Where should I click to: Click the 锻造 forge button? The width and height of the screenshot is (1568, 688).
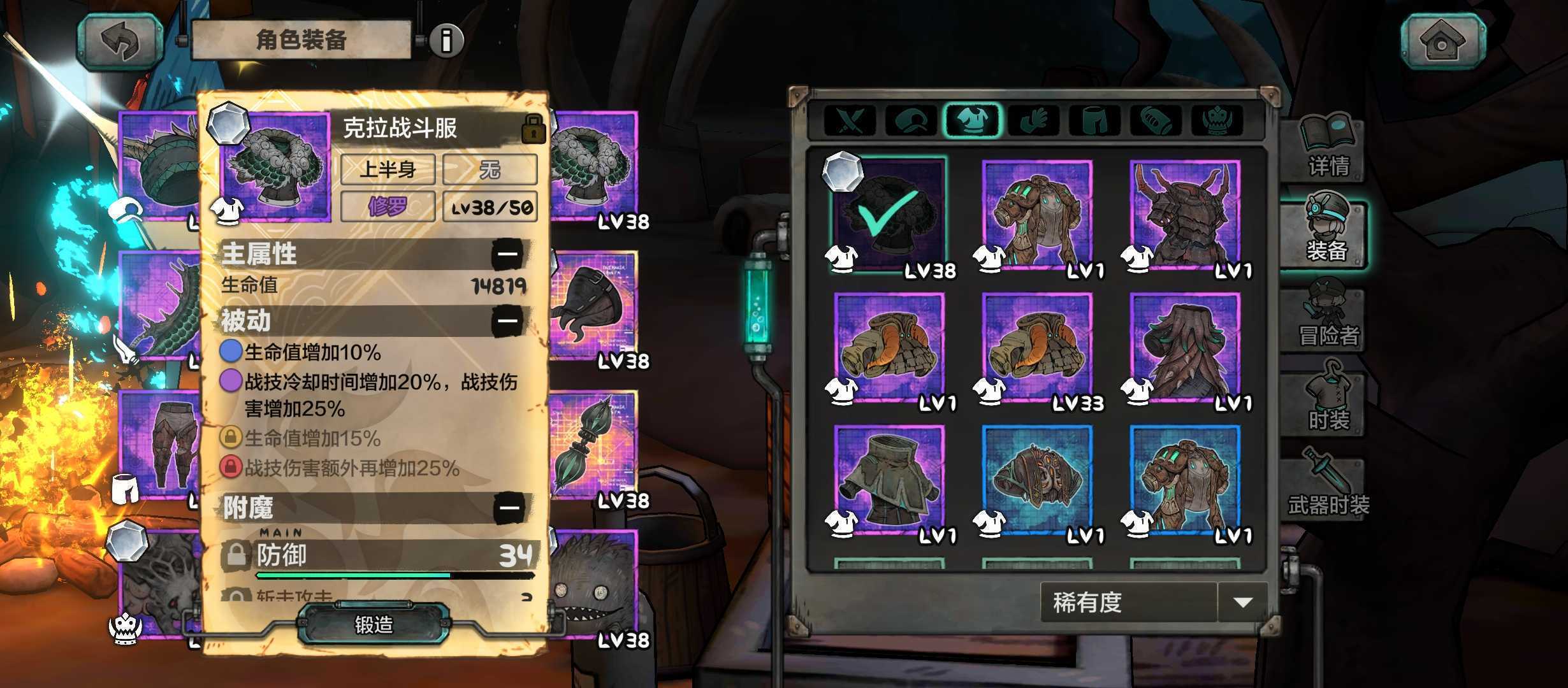[374, 624]
